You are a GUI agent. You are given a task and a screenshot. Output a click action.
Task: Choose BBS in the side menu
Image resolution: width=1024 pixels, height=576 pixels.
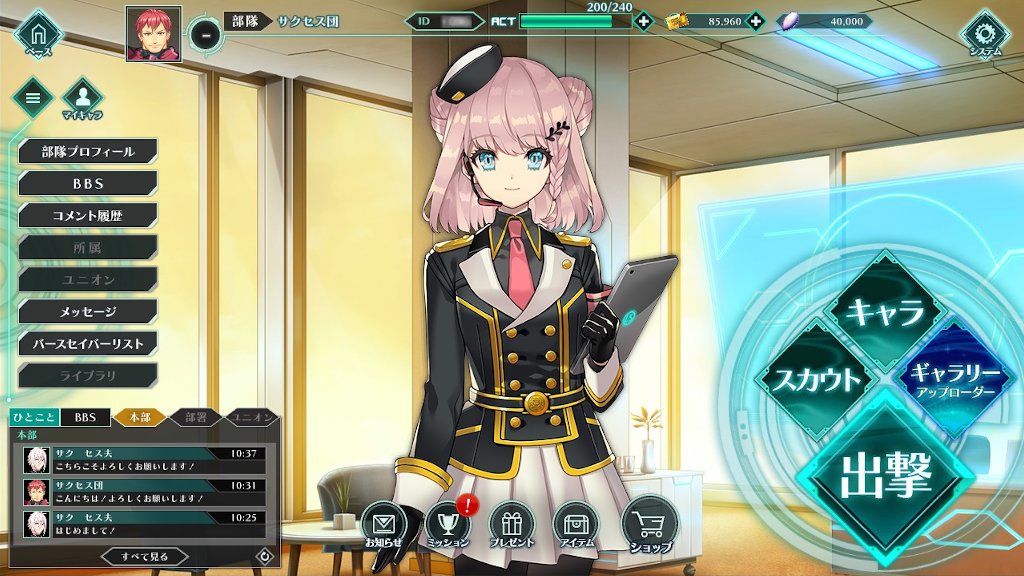88,184
